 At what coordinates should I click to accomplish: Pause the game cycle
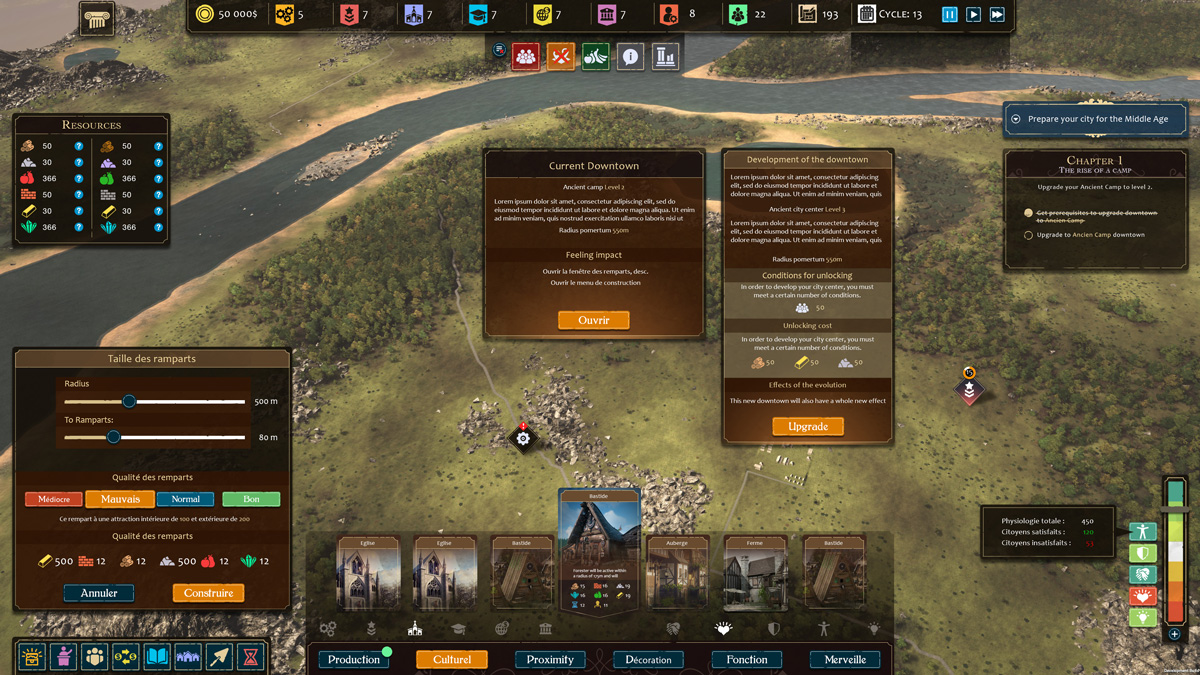coord(949,15)
